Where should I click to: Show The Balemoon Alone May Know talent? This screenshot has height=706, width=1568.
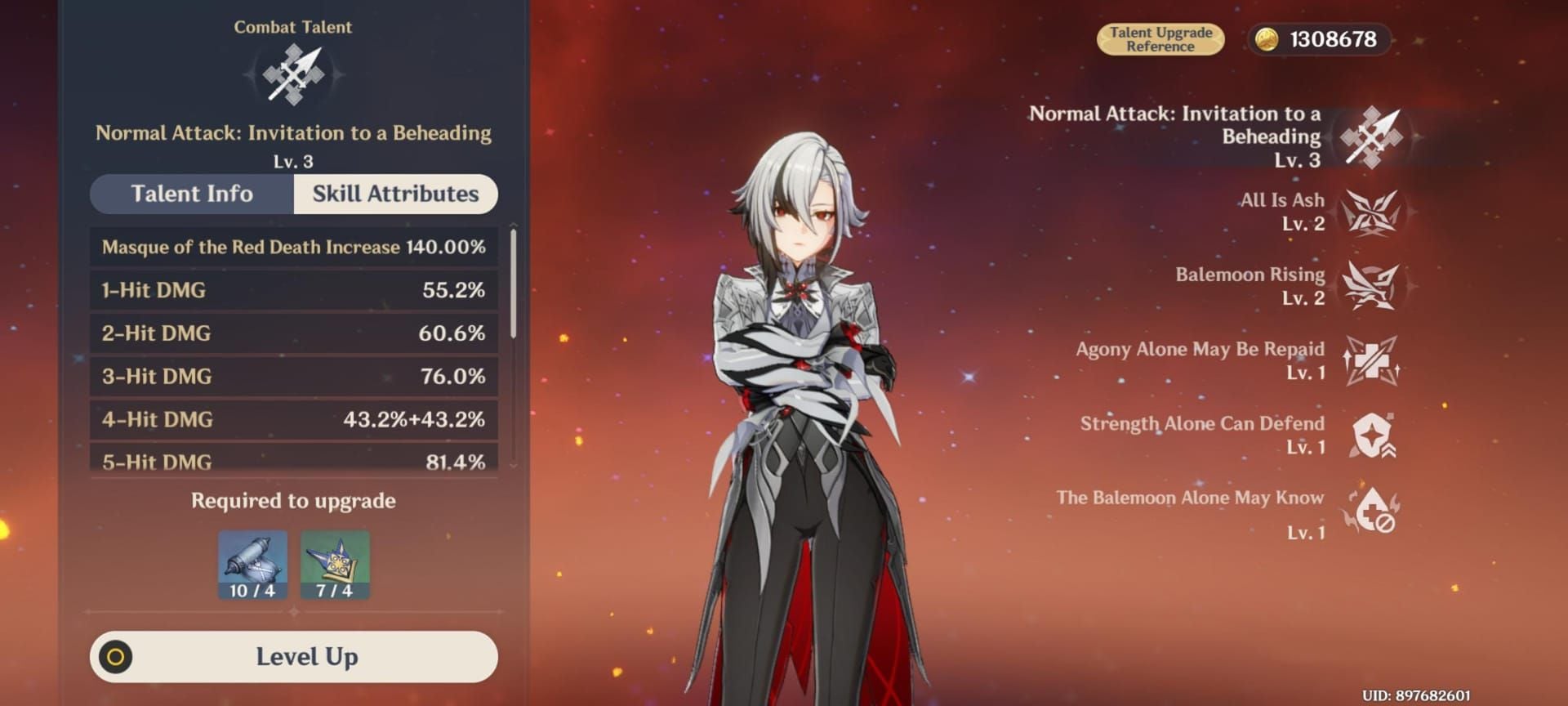(x=1371, y=511)
